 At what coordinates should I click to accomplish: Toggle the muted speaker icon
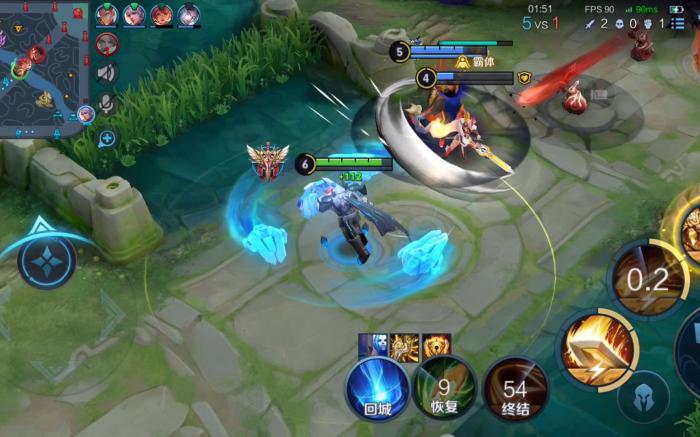(107, 73)
